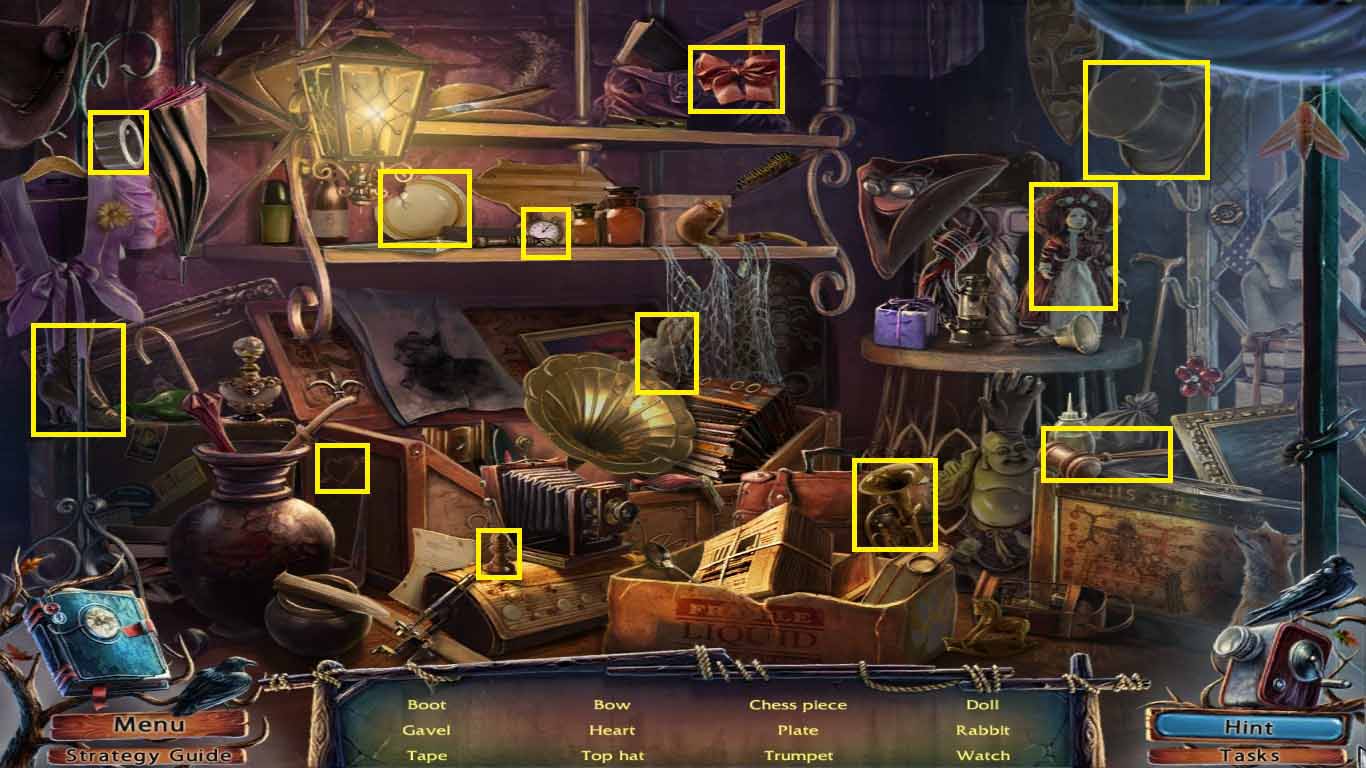Image resolution: width=1366 pixels, height=768 pixels.
Task: Click the roll of tape on the hat
Action: (x=120, y=142)
